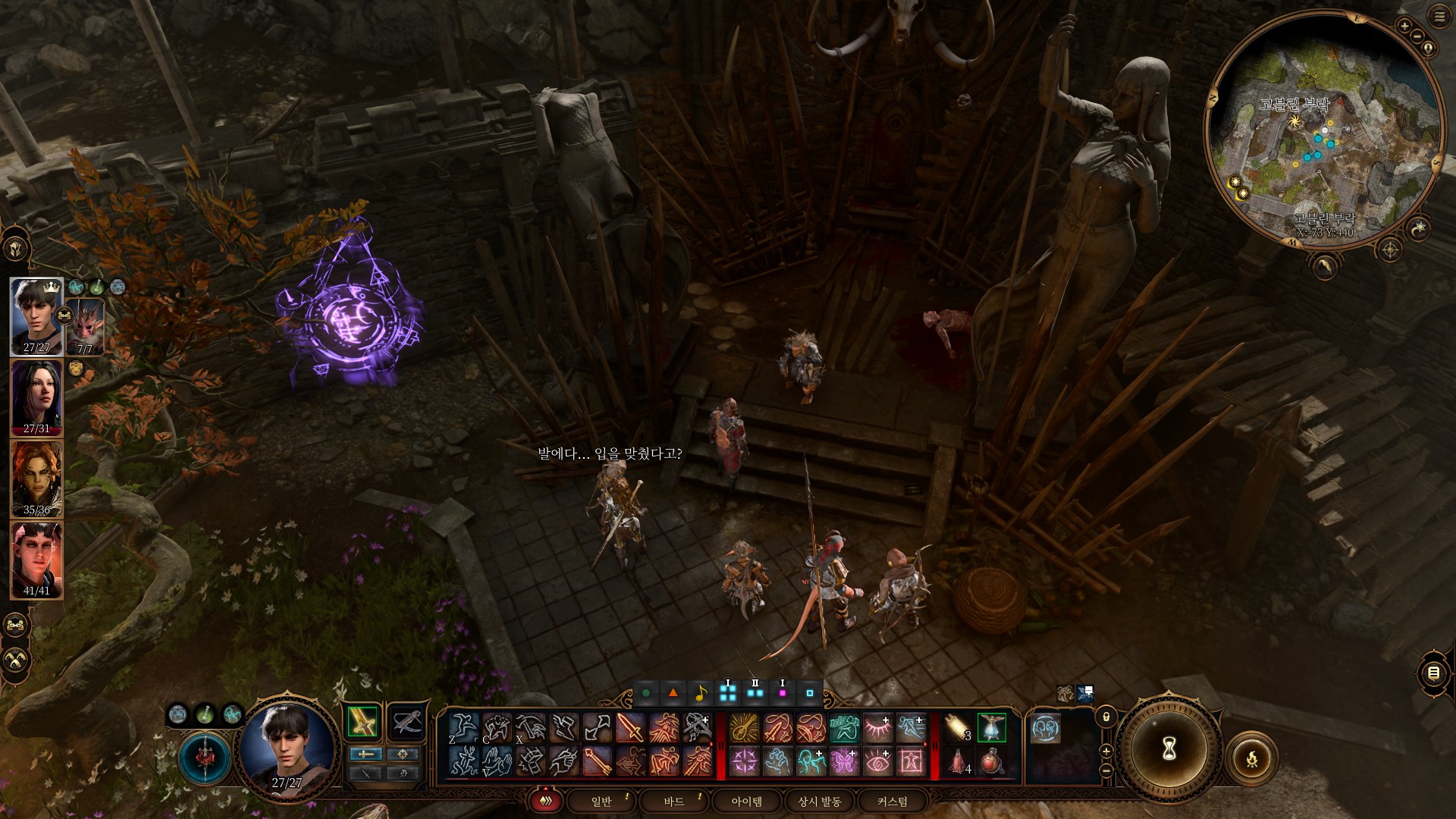1456x819 pixels.
Task: Click the minimap of 고블린 부락
Action: coord(1323,129)
